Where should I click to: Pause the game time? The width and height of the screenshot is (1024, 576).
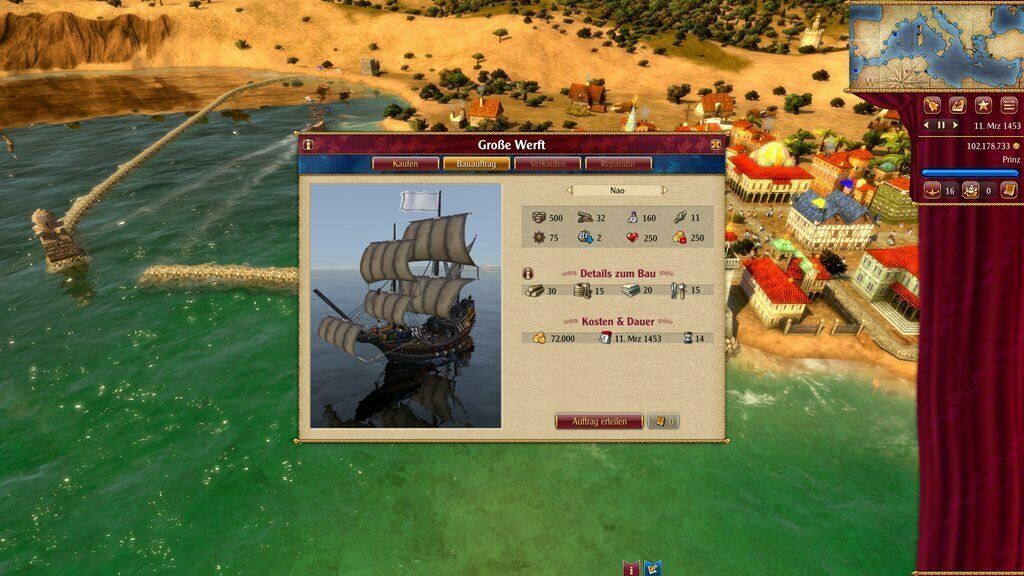click(x=941, y=126)
